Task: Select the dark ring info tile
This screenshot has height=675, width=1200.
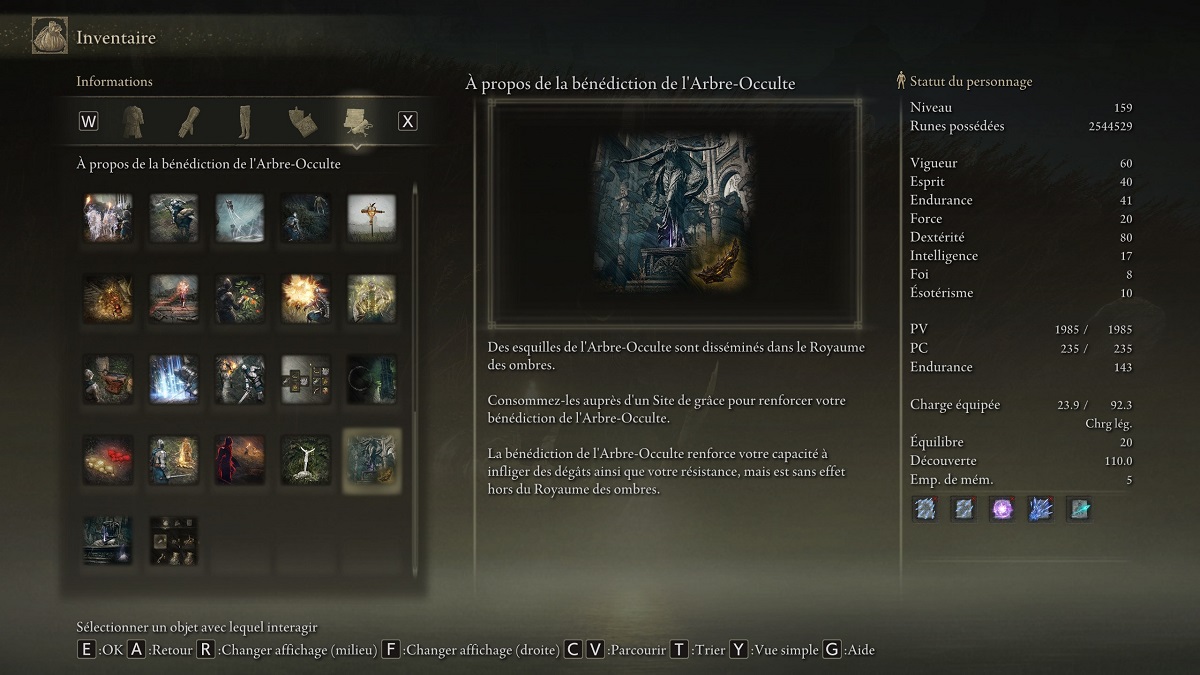Action: coord(371,379)
